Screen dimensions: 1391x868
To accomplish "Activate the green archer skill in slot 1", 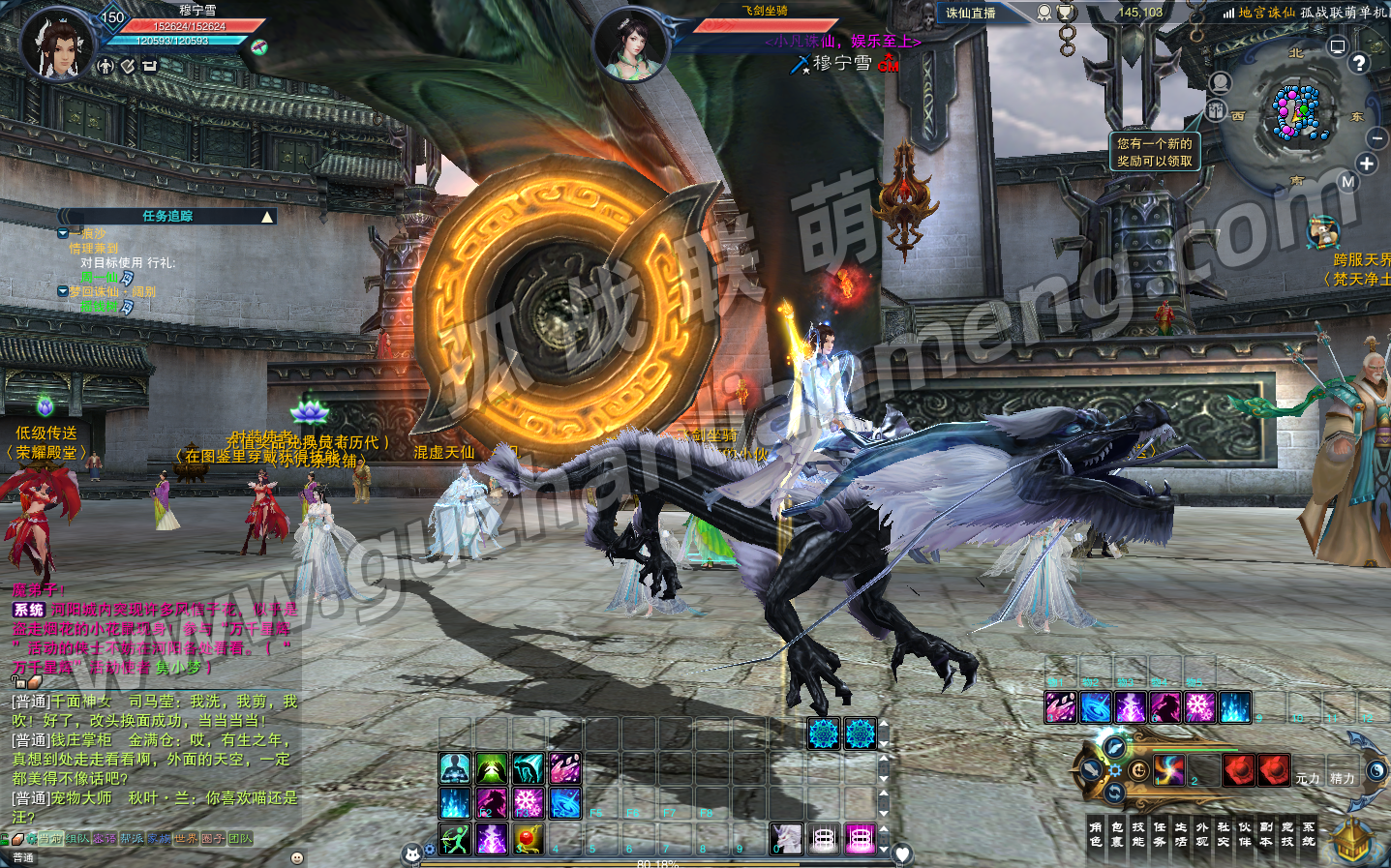I will click(x=454, y=838).
